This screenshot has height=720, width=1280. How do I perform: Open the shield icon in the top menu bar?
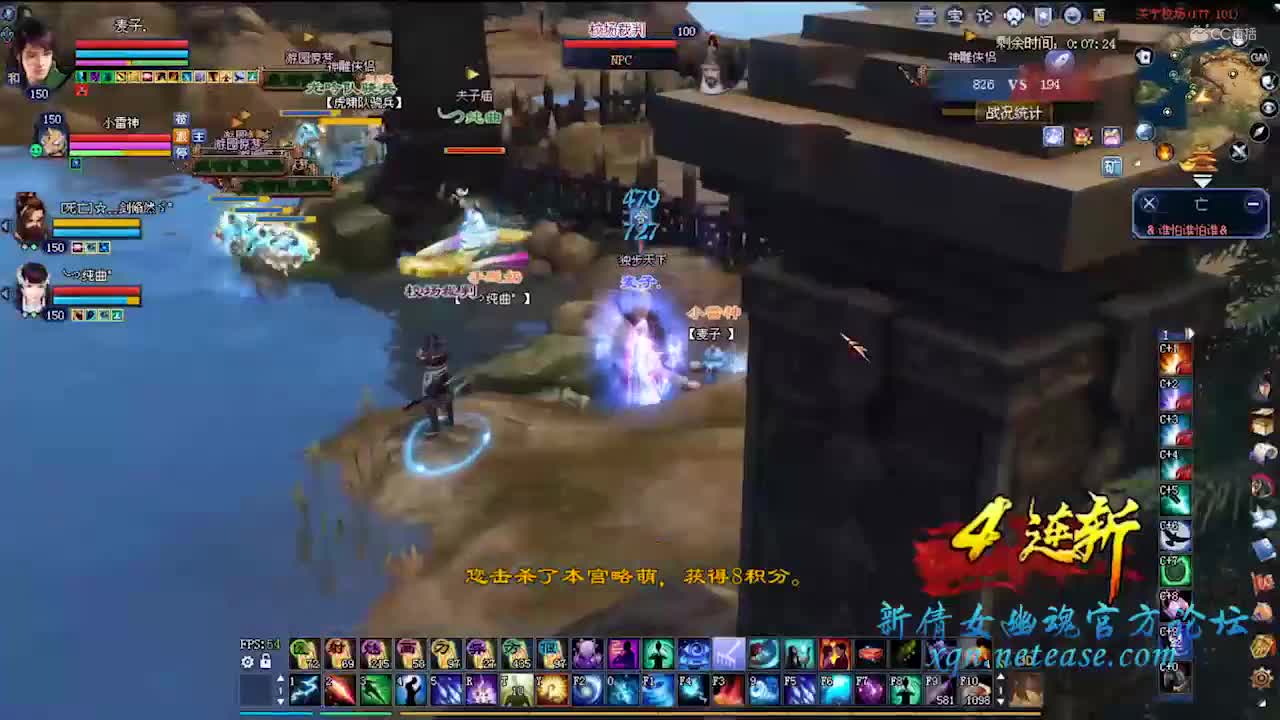(1043, 15)
